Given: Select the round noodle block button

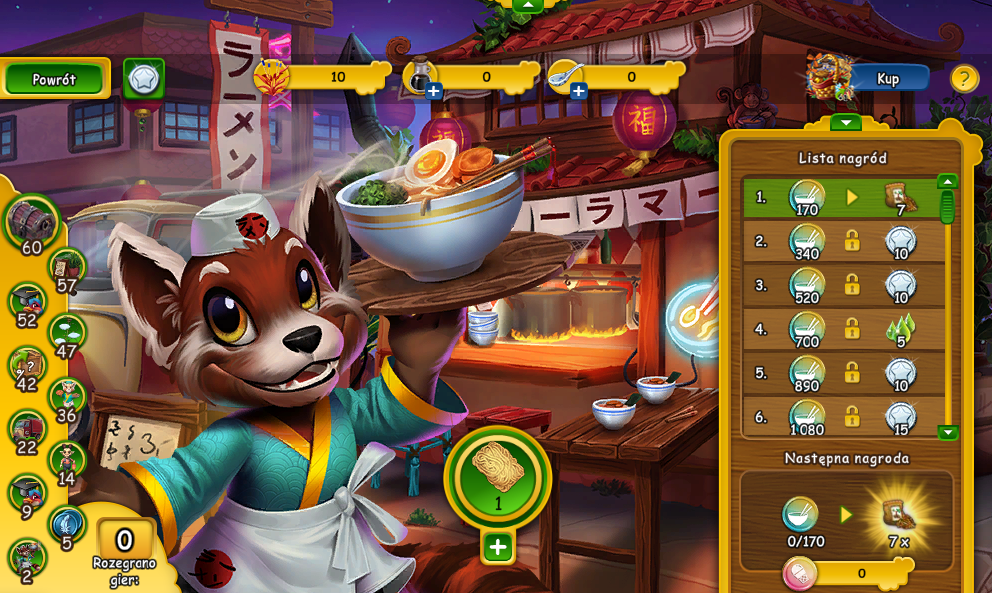Looking at the screenshot, I should click(x=498, y=477).
